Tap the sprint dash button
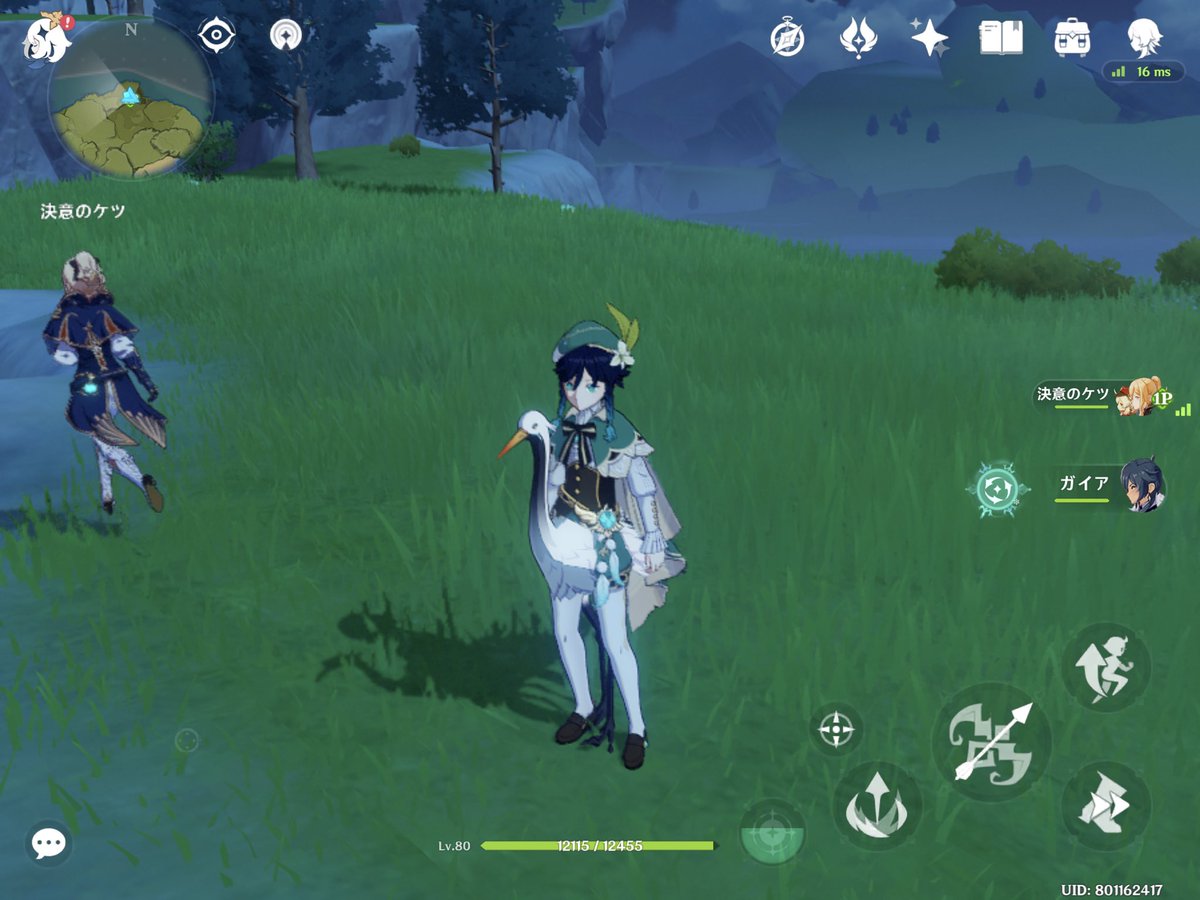Viewport: 1200px width, 900px height. pyautogui.click(x=1105, y=806)
